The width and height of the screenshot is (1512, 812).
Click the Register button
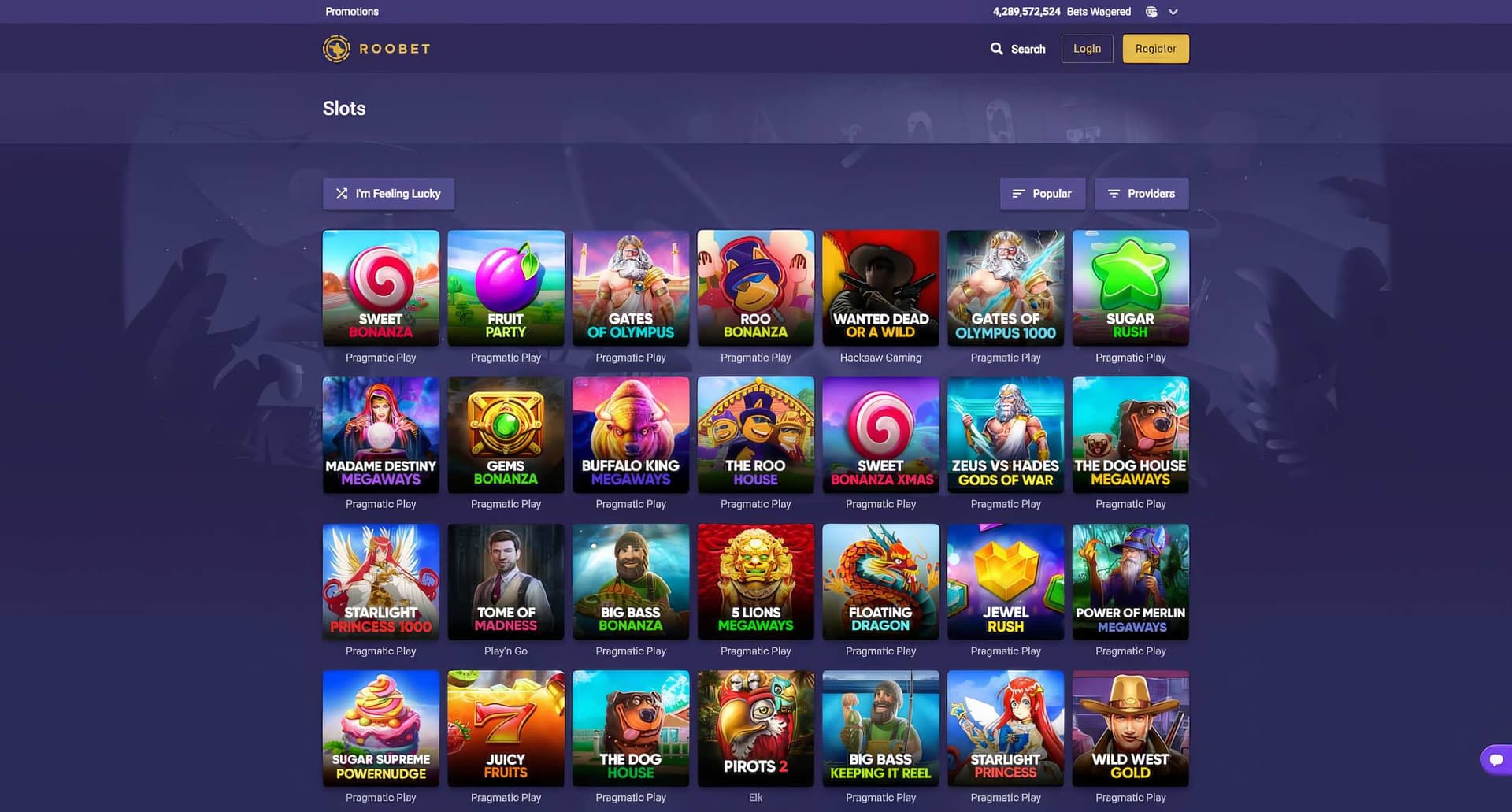(1155, 48)
